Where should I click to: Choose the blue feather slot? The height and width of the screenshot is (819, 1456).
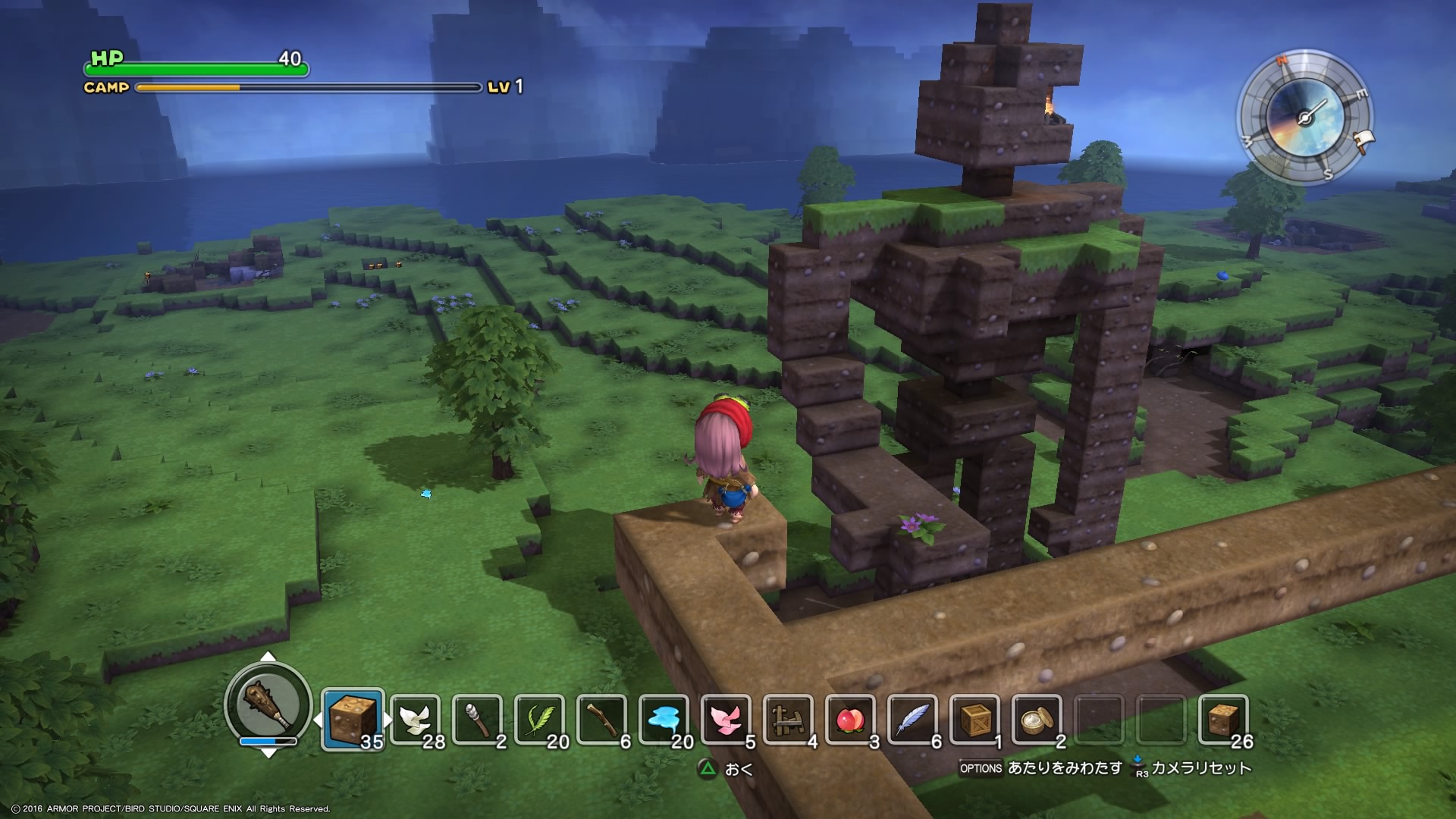(912, 719)
